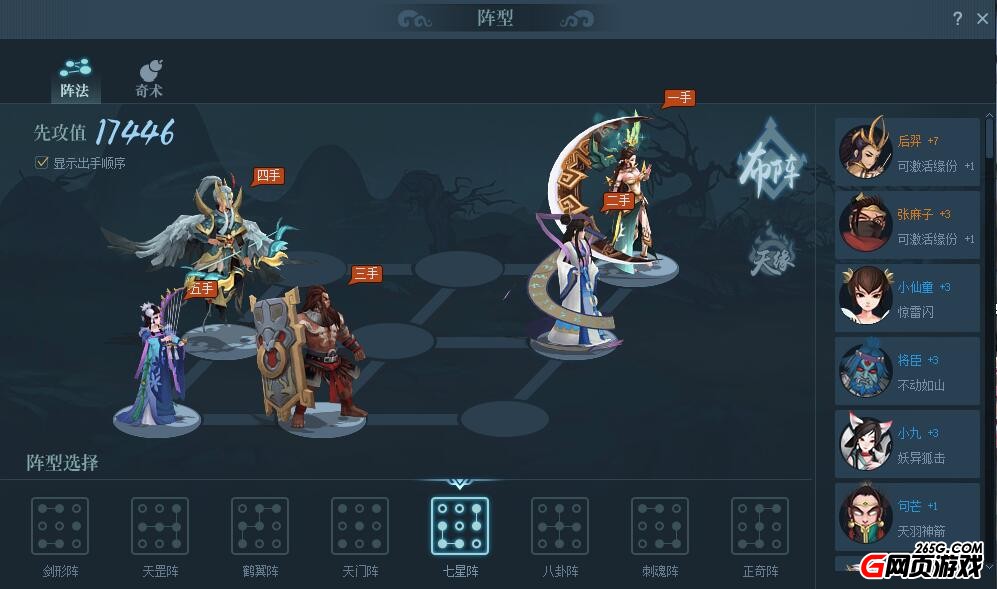Choose the highlighted 七星阵 formation
The image size is (997, 589).
point(460,526)
